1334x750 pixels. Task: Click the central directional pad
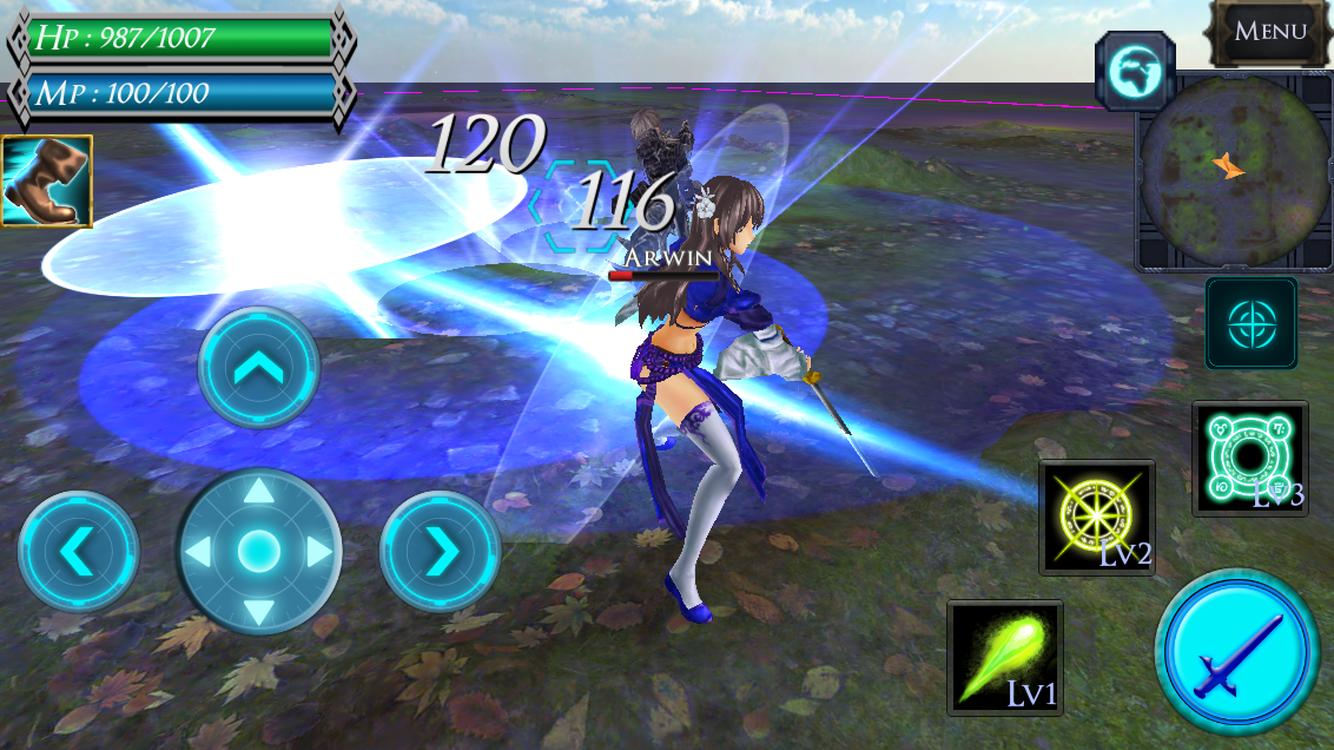pos(259,549)
